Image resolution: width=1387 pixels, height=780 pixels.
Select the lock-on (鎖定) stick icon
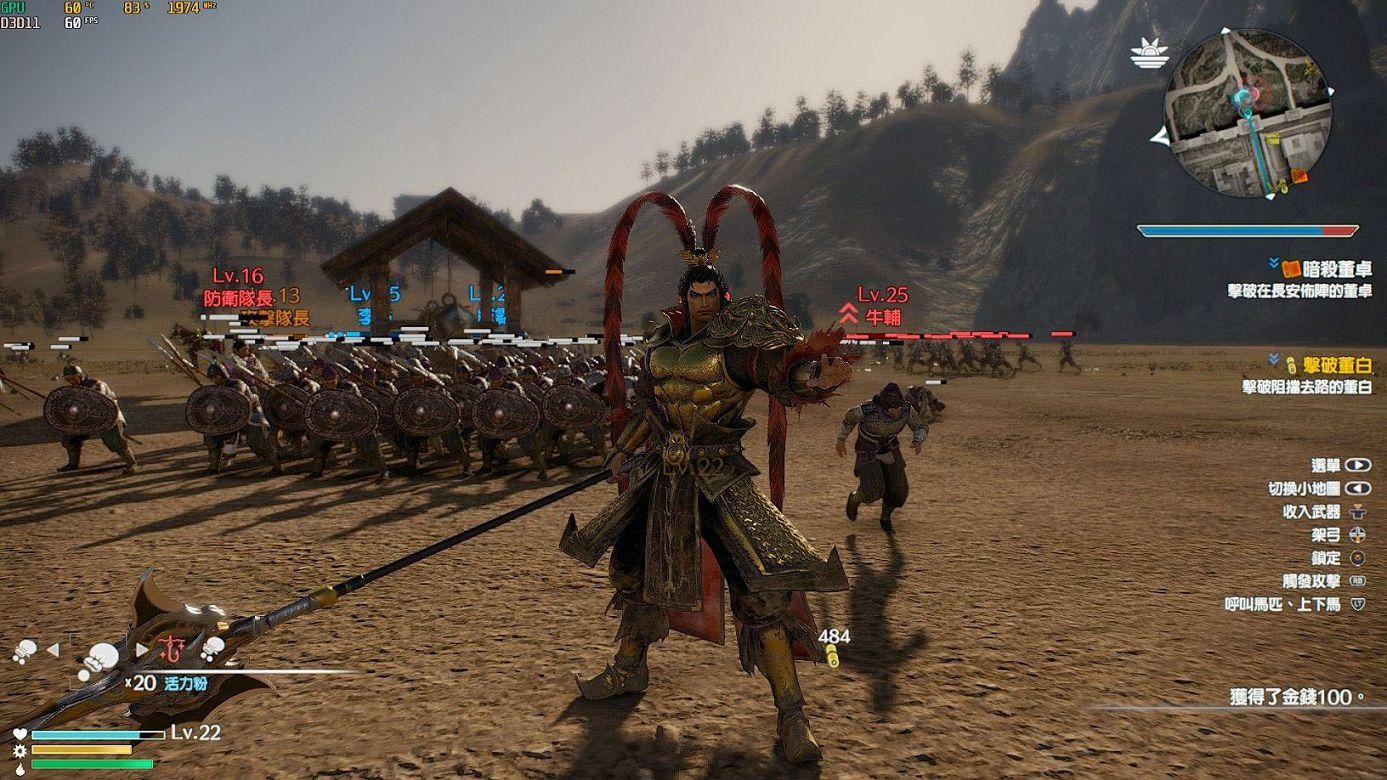tap(1358, 557)
